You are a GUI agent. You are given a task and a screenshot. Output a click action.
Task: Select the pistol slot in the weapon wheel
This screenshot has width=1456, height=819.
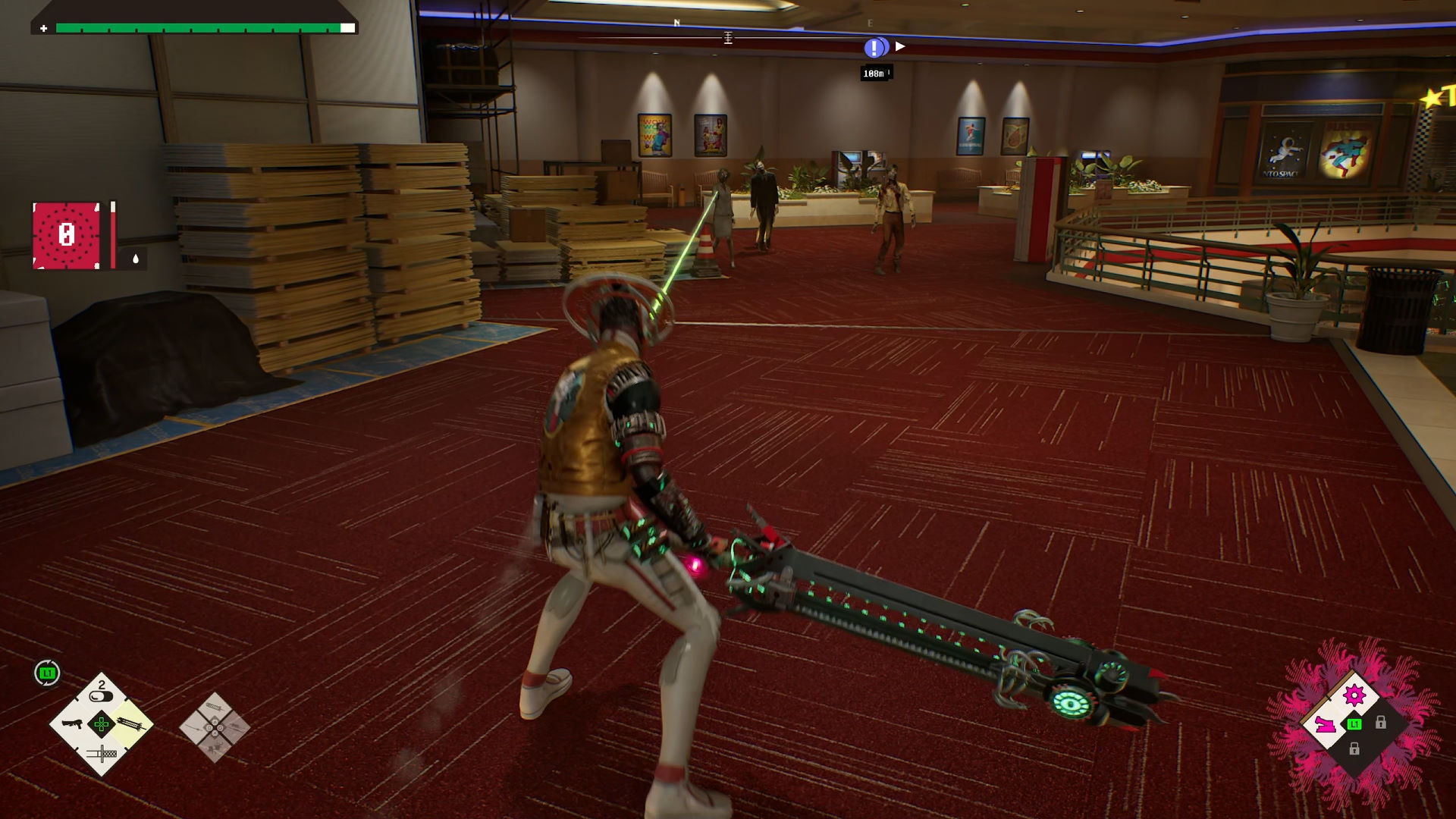(72, 724)
